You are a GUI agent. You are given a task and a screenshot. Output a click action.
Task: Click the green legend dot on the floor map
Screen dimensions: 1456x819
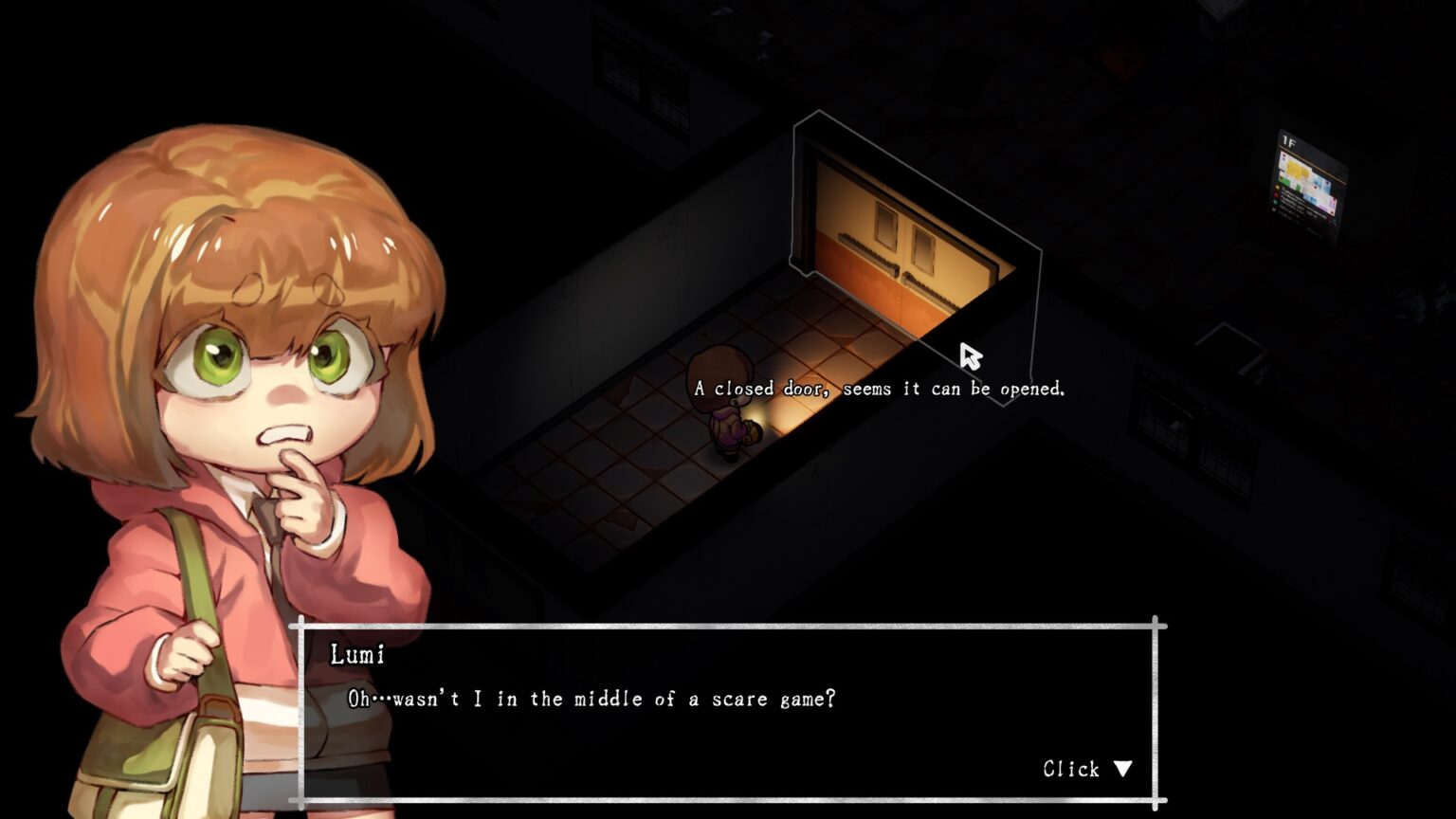point(1275,202)
